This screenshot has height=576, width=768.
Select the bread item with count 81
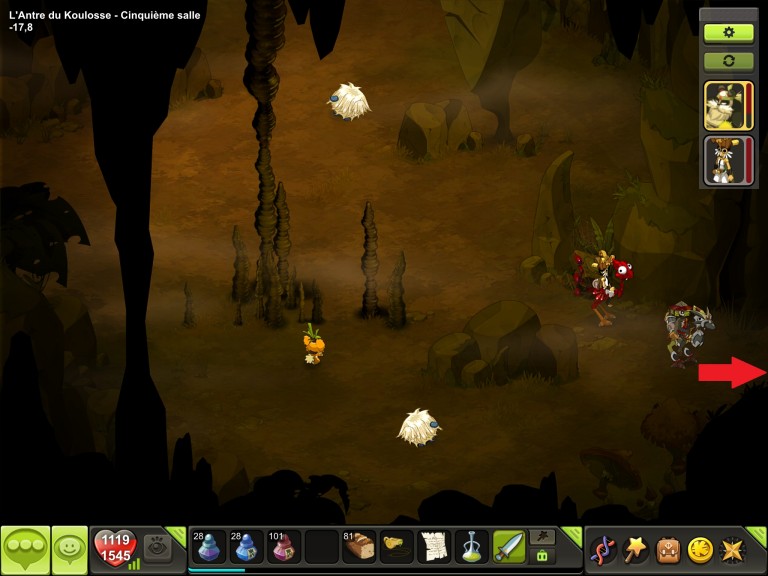pos(359,547)
